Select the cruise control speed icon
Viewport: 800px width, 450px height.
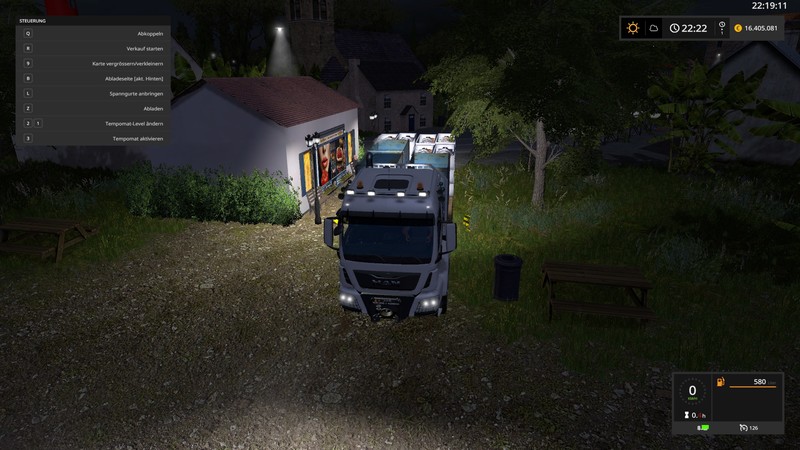pos(743,428)
